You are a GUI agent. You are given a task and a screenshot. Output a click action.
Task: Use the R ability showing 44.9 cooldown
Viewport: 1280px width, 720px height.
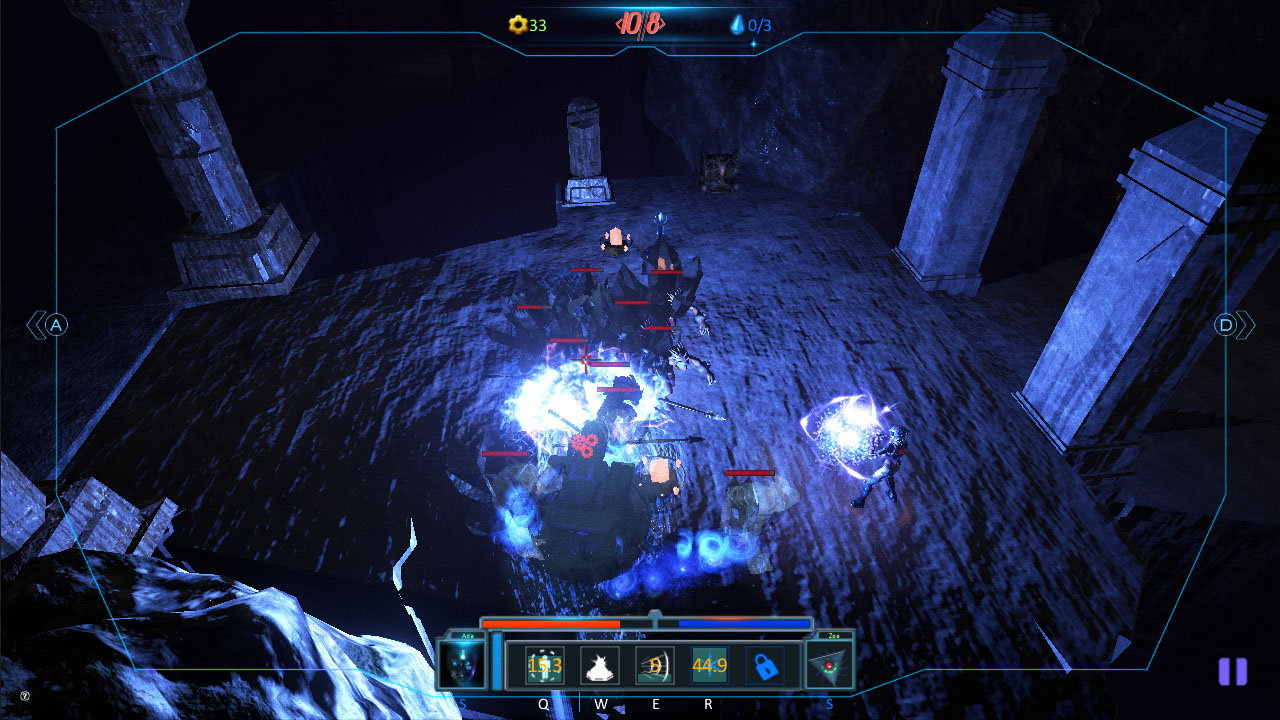[710, 665]
